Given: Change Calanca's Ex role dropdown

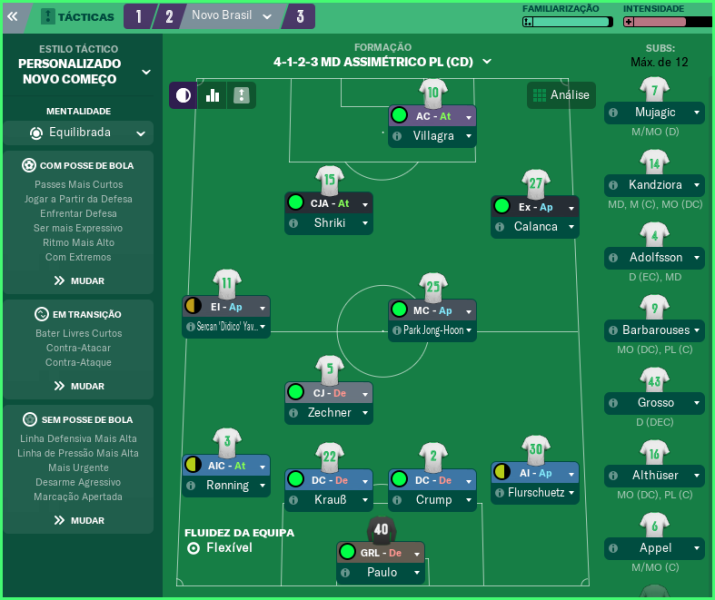Looking at the screenshot, I should coord(535,207).
